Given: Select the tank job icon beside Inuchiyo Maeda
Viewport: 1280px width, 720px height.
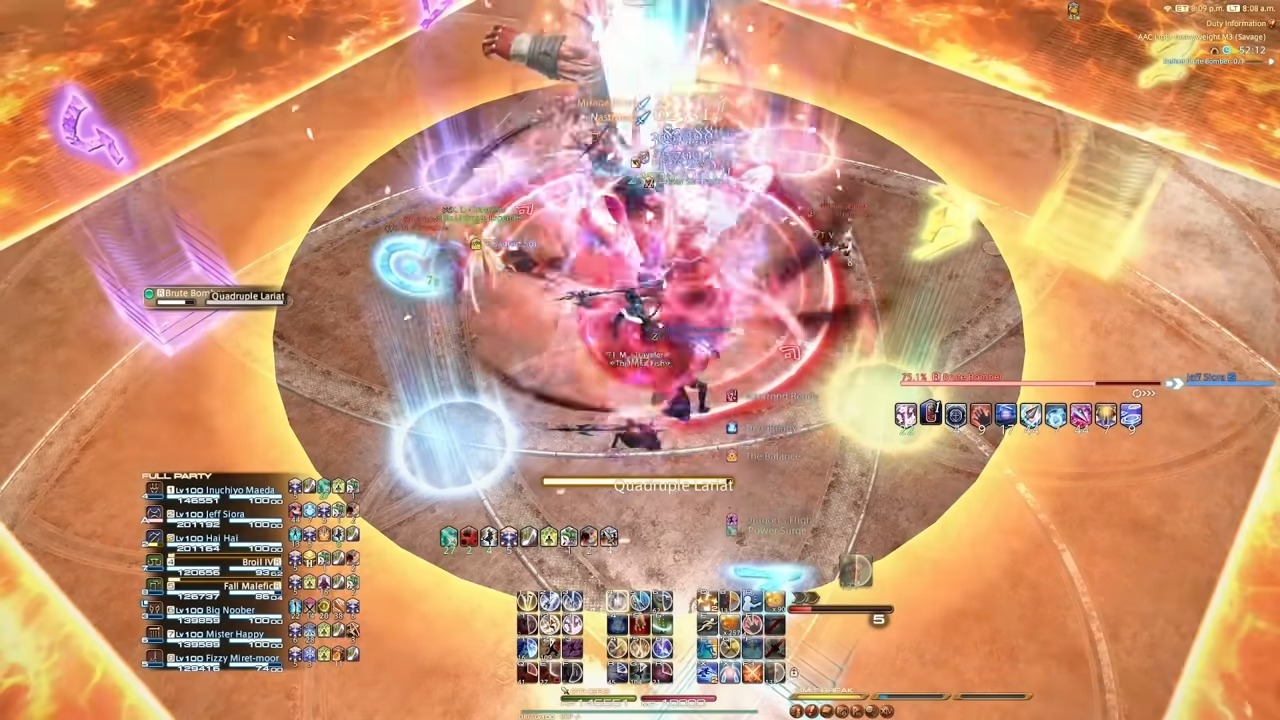Looking at the screenshot, I should (152, 489).
